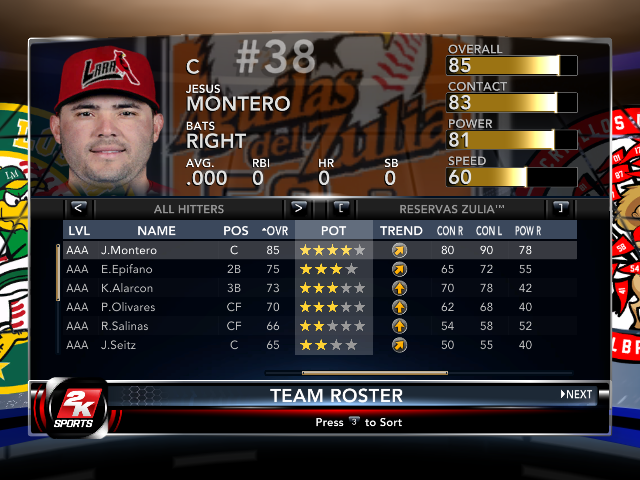Sort the roster by OVR column
The height and width of the screenshot is (480, 640).
point(274,231)
